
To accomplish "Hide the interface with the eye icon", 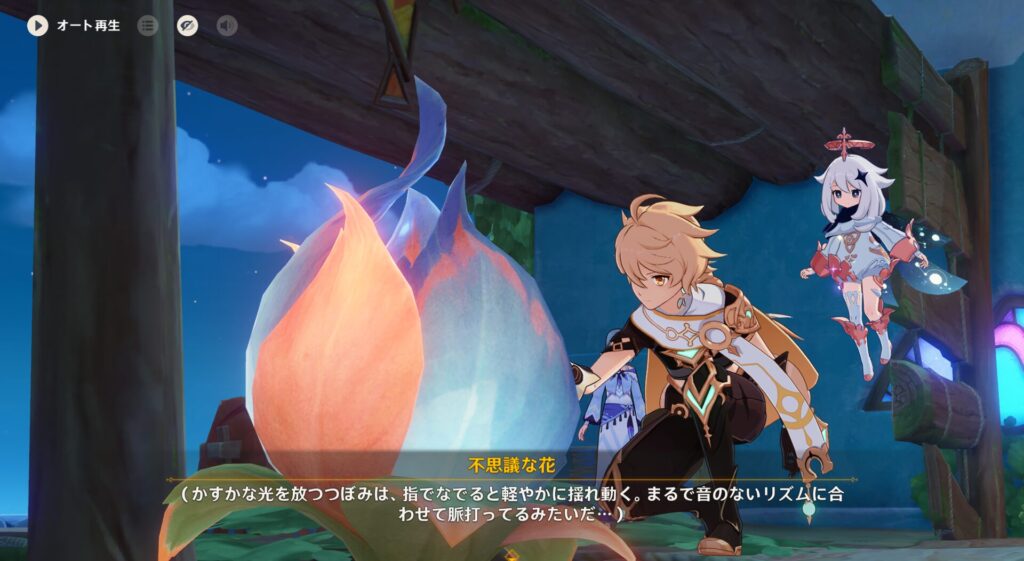I will click(187, 26).
